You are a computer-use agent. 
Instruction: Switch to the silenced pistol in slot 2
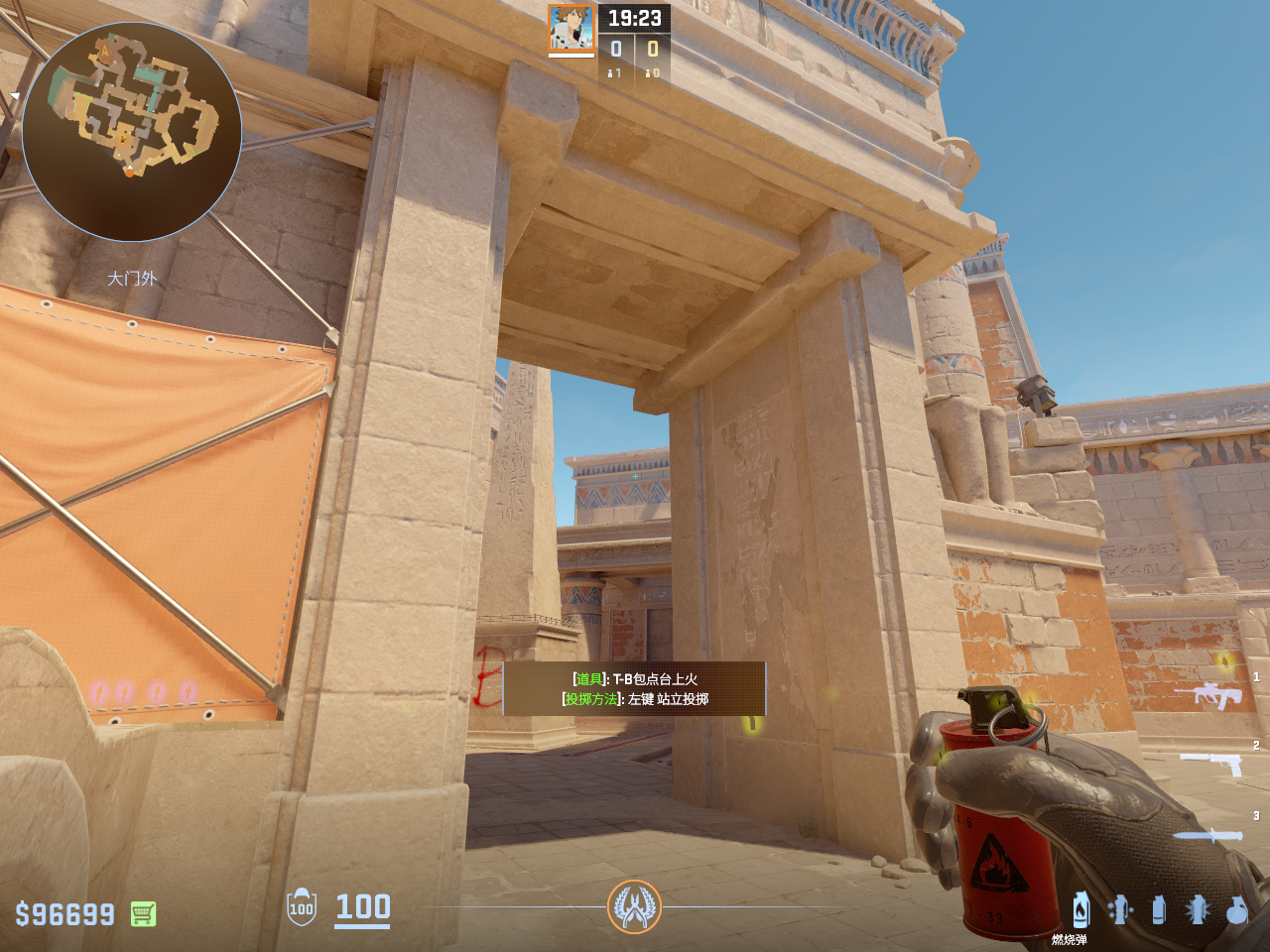pos(1211,762)
